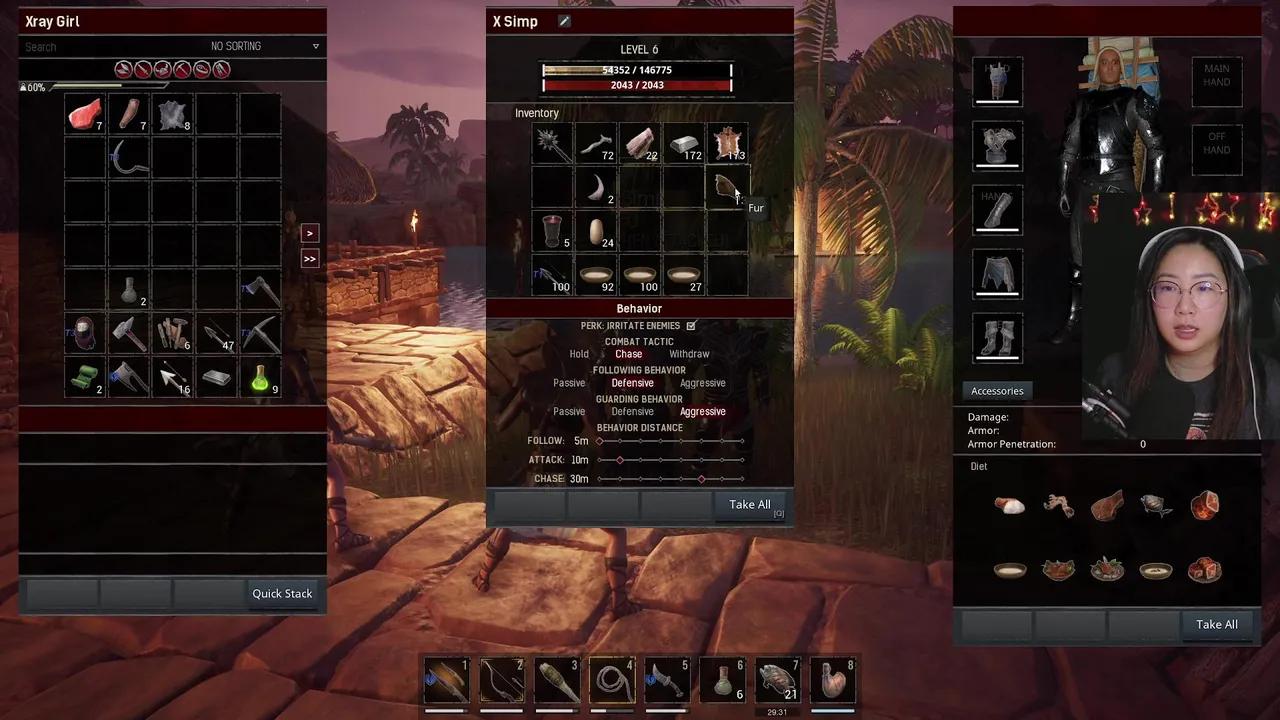Set following behavior to Aggressive

(702, 383)
